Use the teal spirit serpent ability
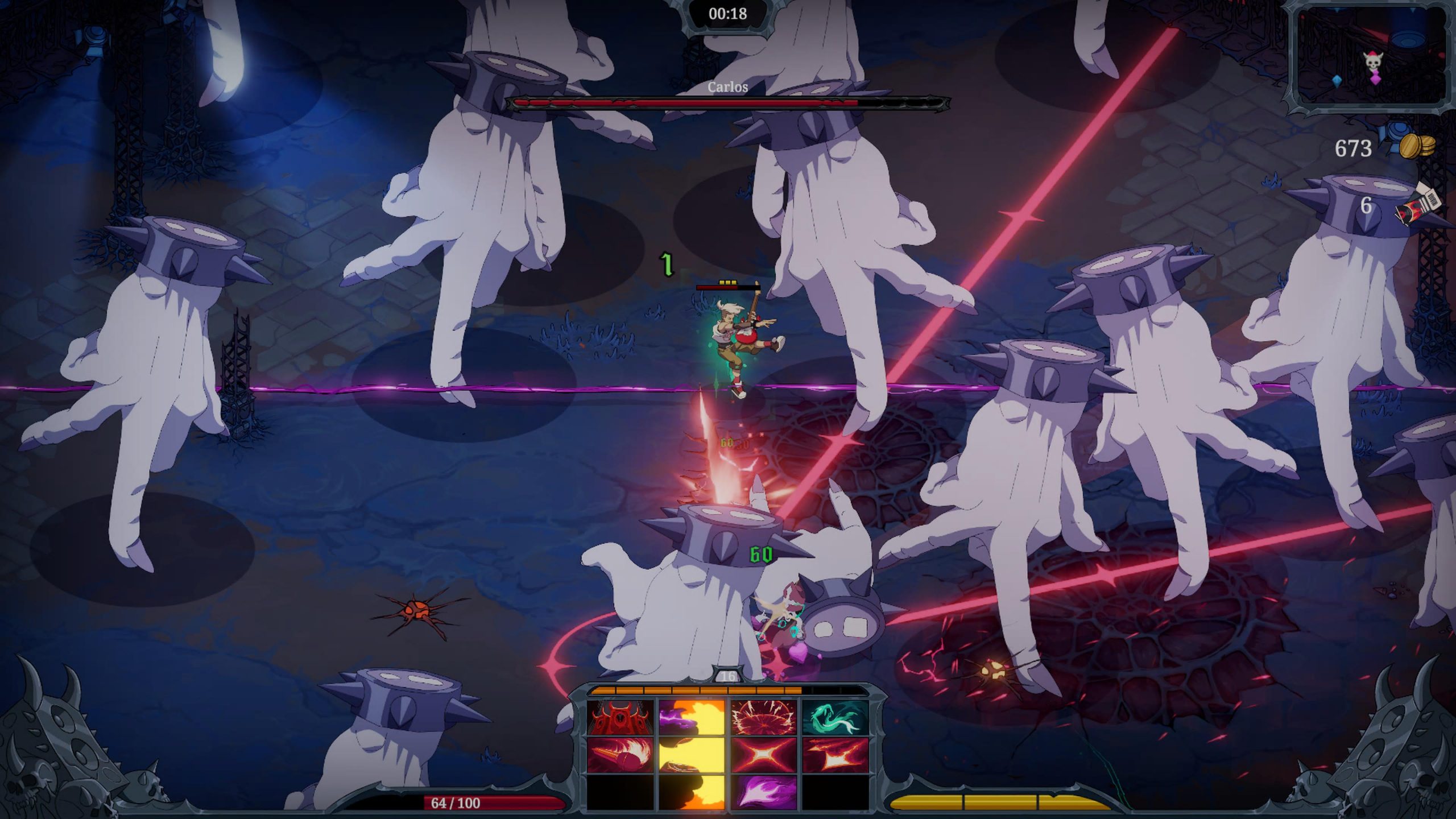This screenshot has width=1456, height=819. click(835, 717)
